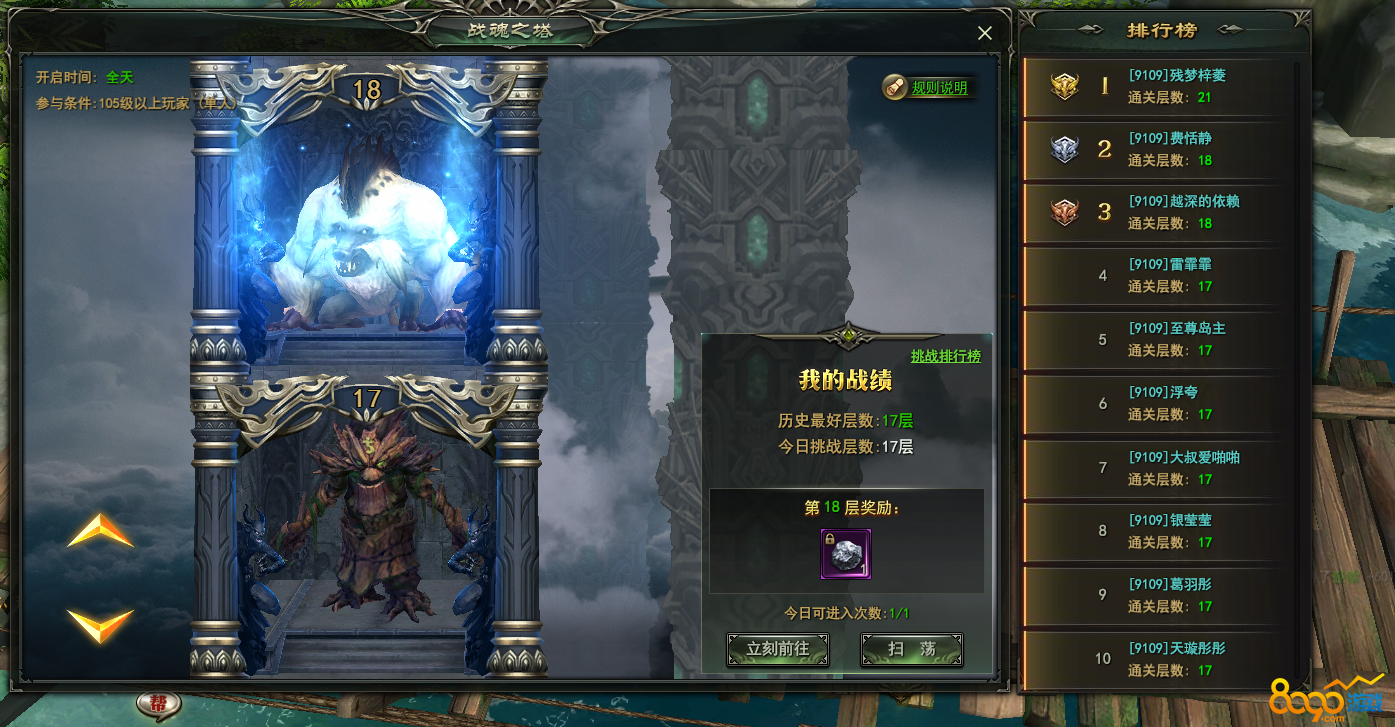The width and height of the screenshot is (1395, 727).
Task: Select the floor 18 reward item
Action: (846, 554)
